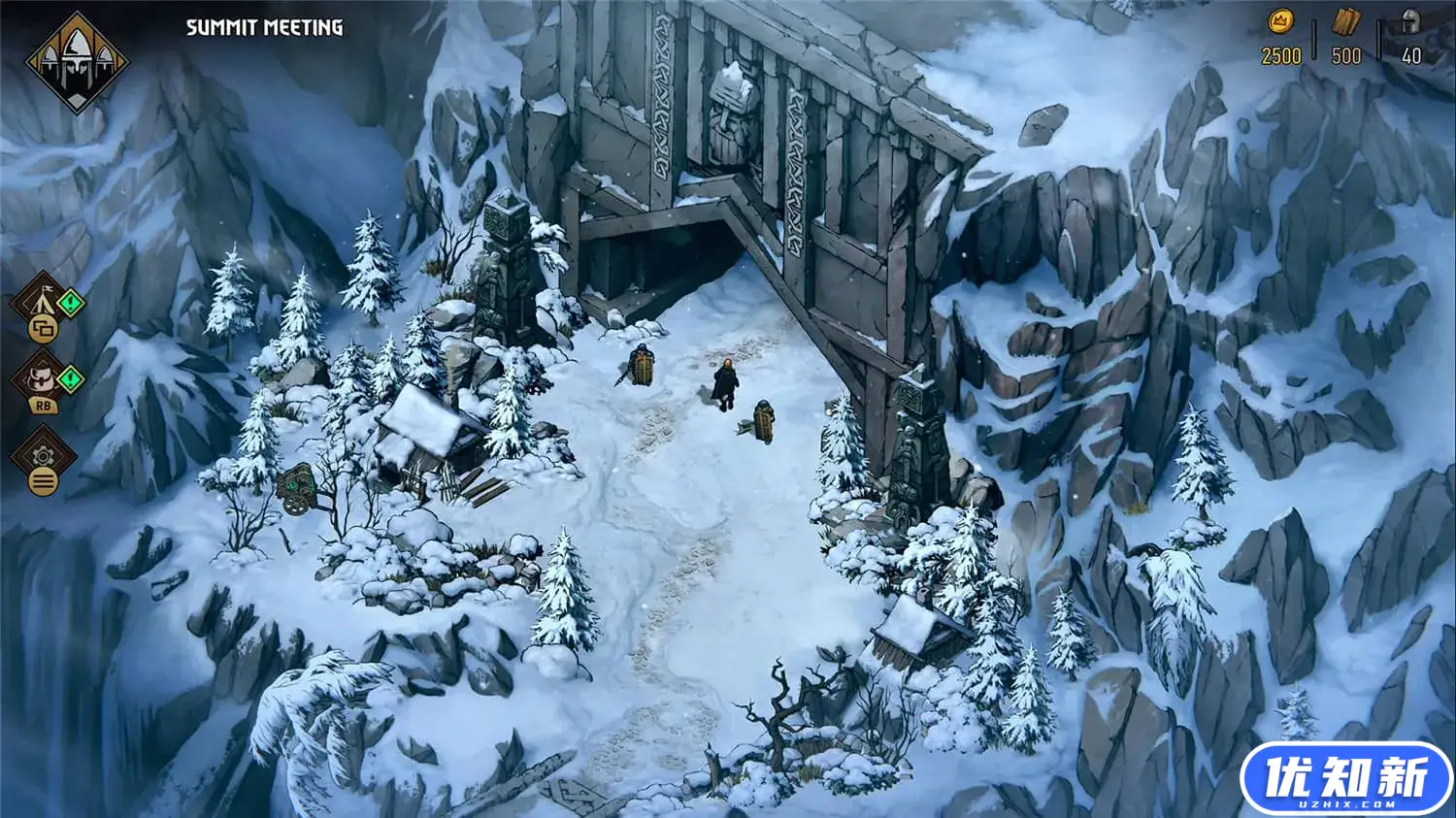The image size is (1456, 818).
Task: Open the camp tent icon
Action: 41,299
